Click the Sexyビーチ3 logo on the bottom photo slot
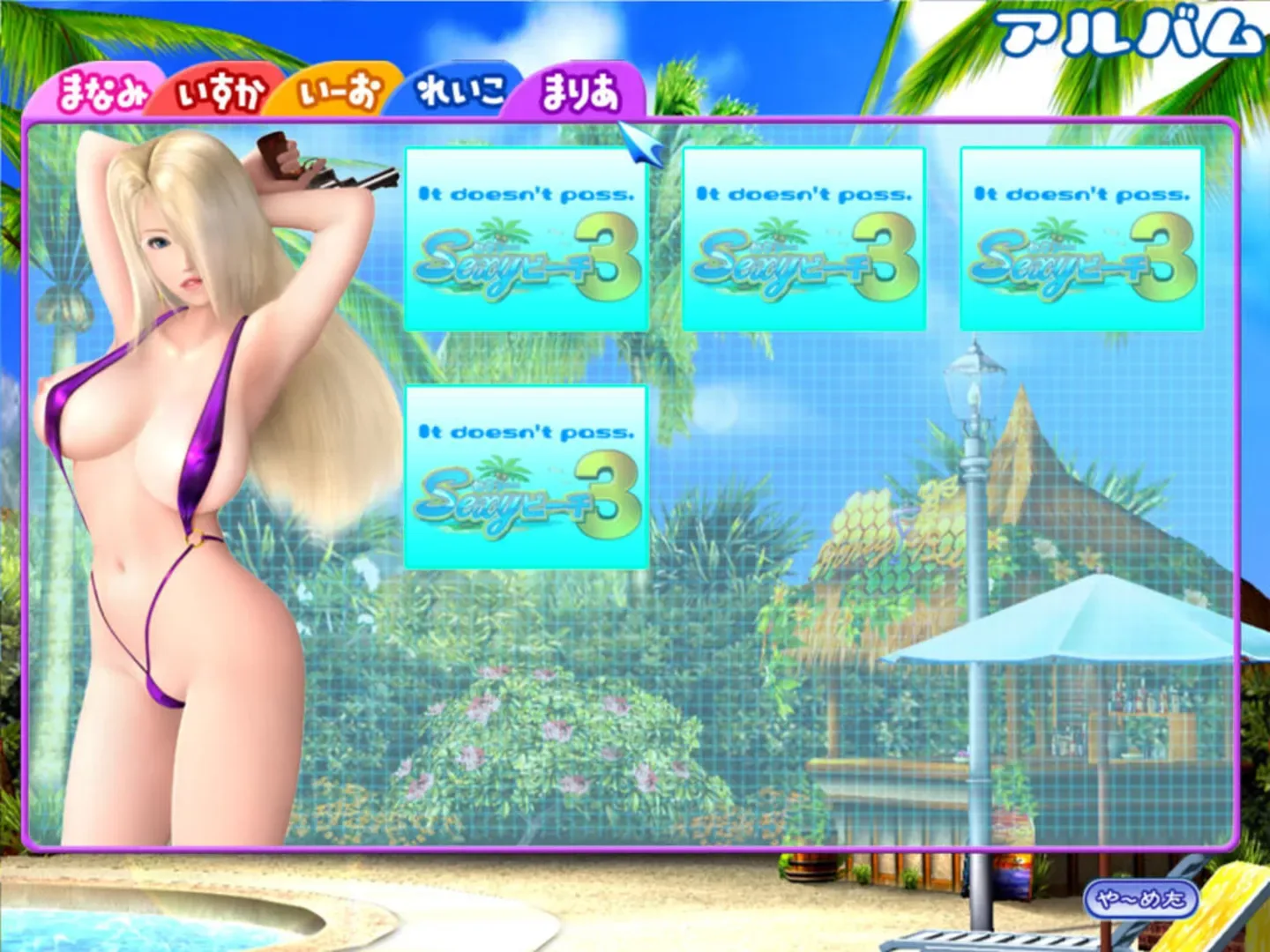This screenshot has width=1270, height=952. [527, 498]
